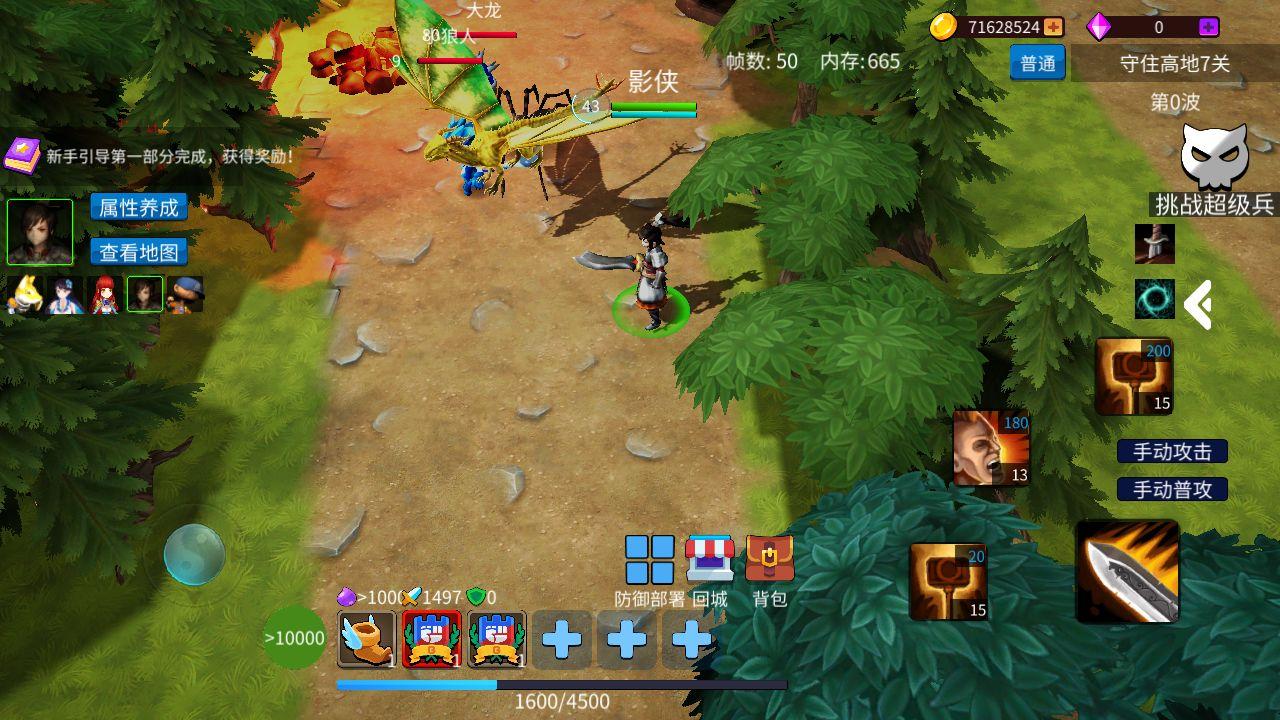Switch to the yellow fox hero

coord(23,295)
